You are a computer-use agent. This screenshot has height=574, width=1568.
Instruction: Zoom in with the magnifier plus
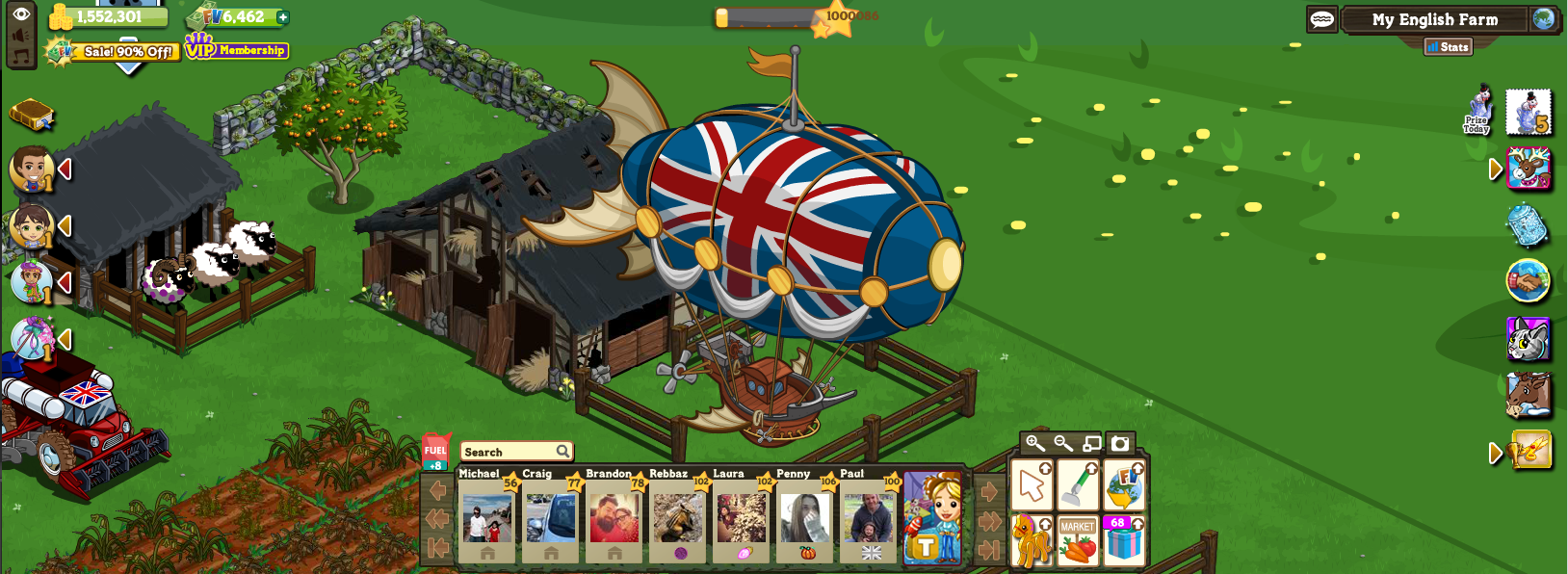[1034, 443]
